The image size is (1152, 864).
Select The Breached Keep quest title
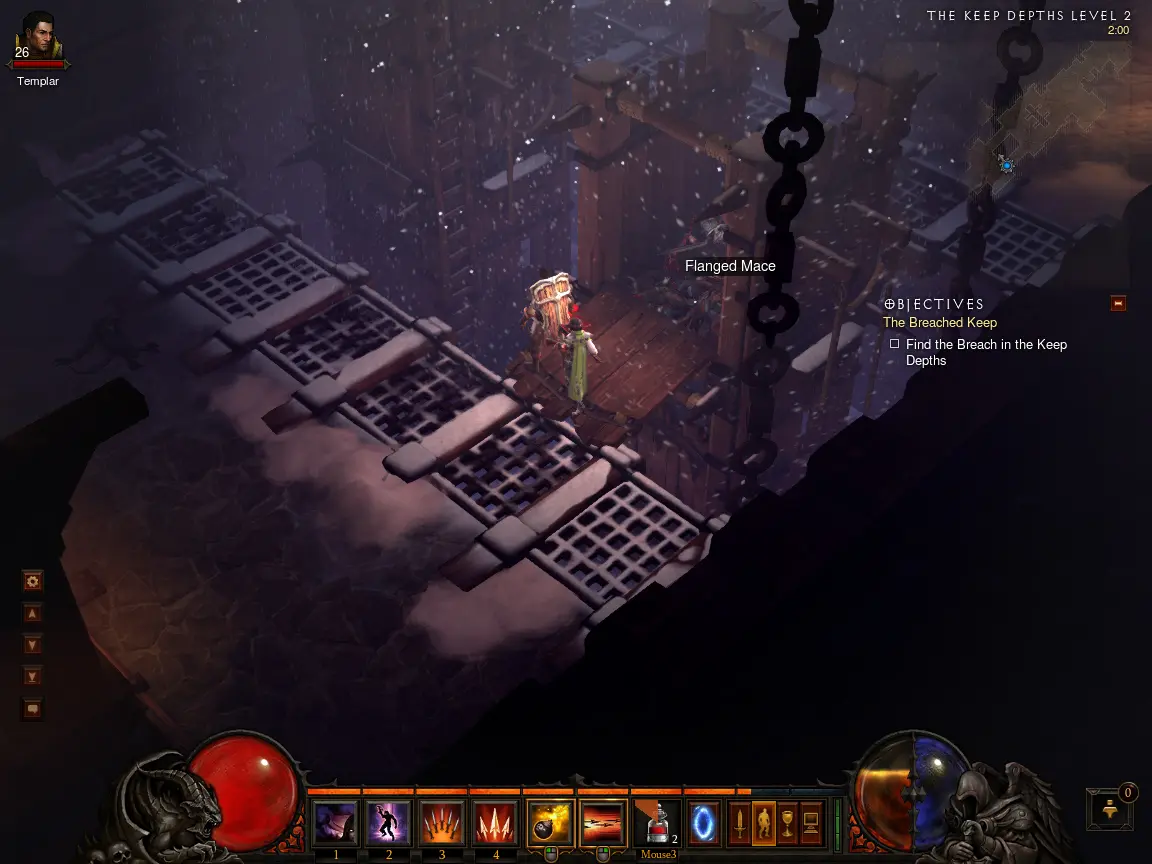939,323
